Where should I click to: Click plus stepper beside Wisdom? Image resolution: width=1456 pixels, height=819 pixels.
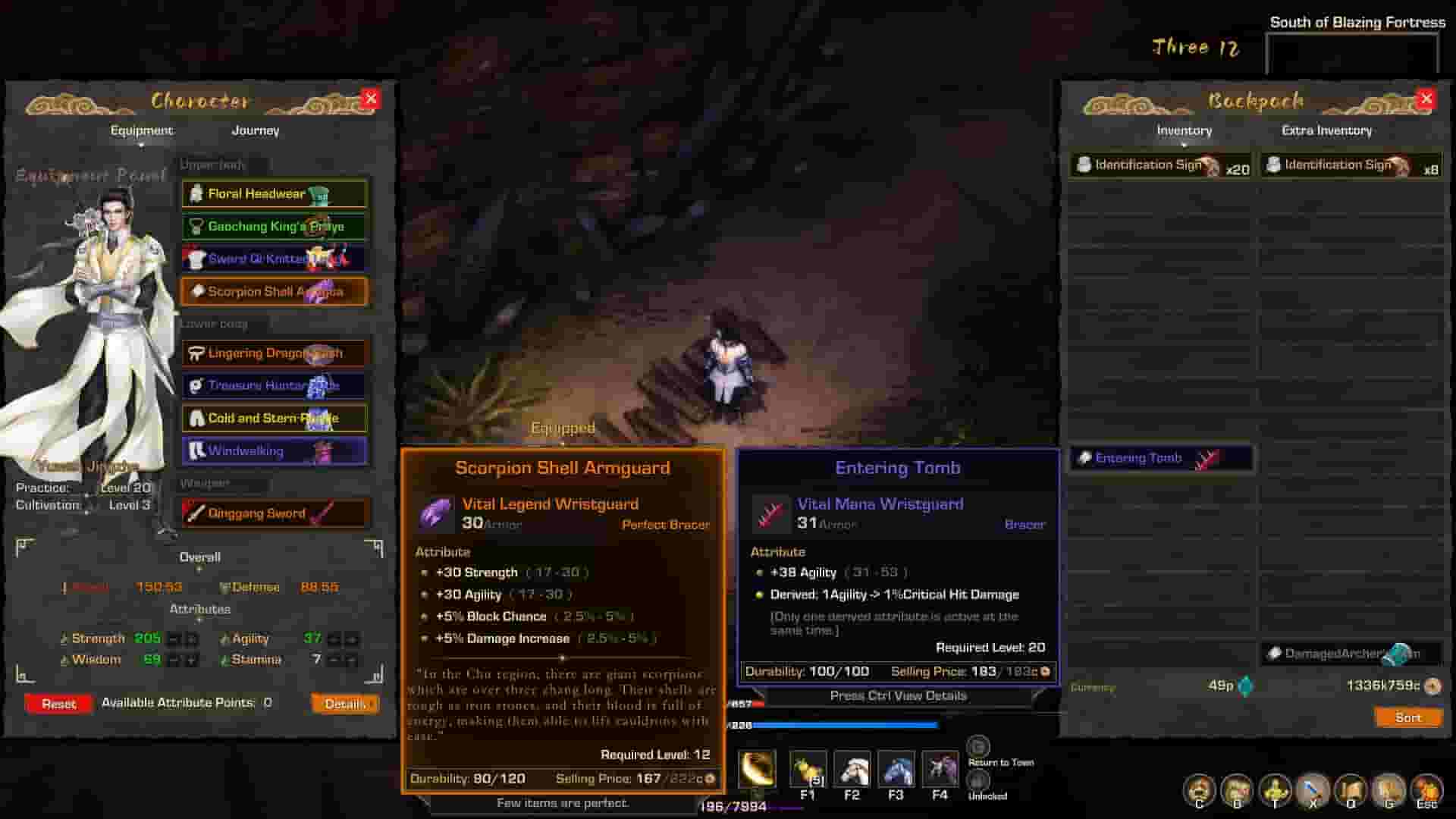(x=191, y=660)
